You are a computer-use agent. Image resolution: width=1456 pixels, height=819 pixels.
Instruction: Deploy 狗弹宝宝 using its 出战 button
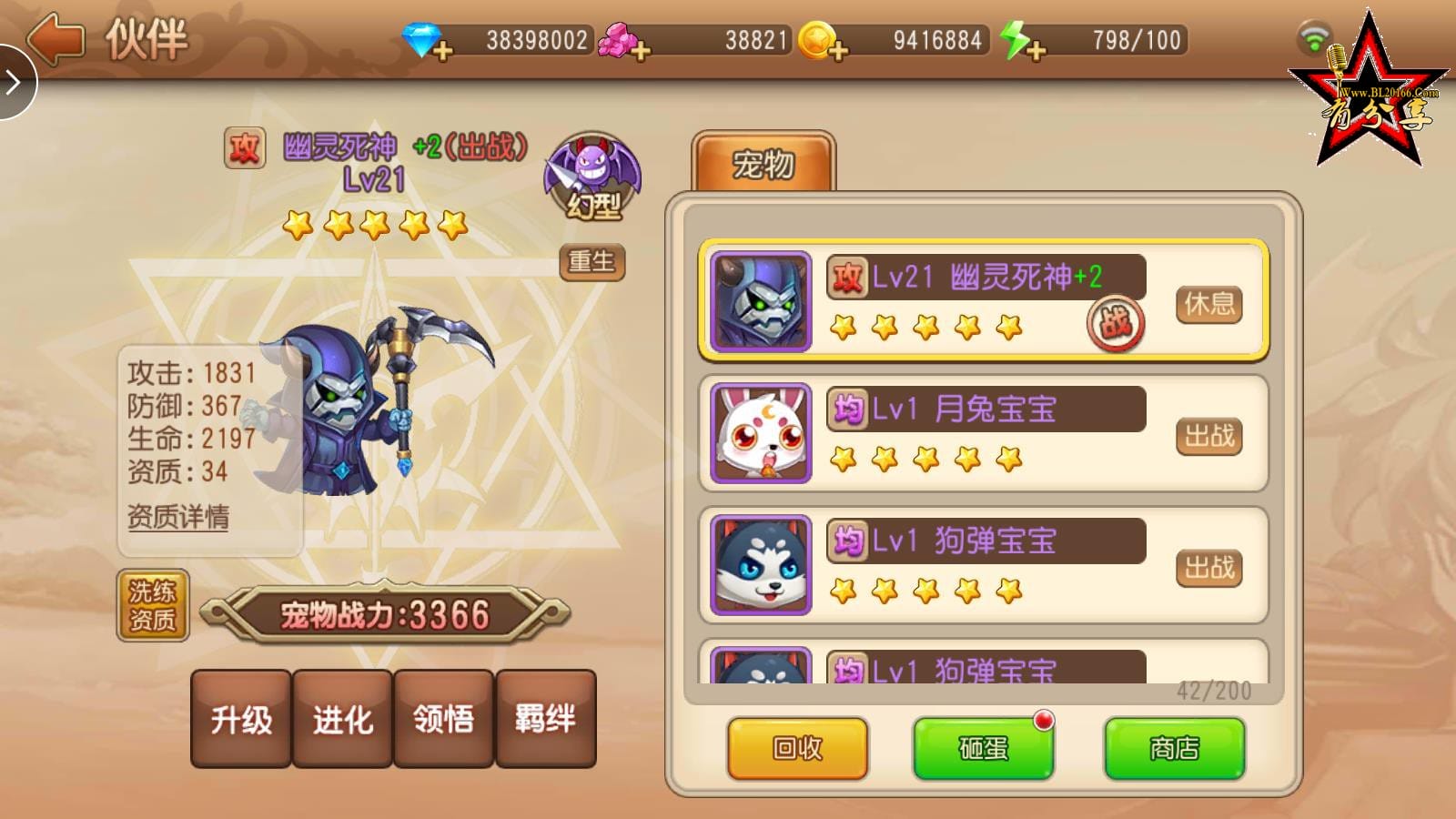[x=1209, y=568]
